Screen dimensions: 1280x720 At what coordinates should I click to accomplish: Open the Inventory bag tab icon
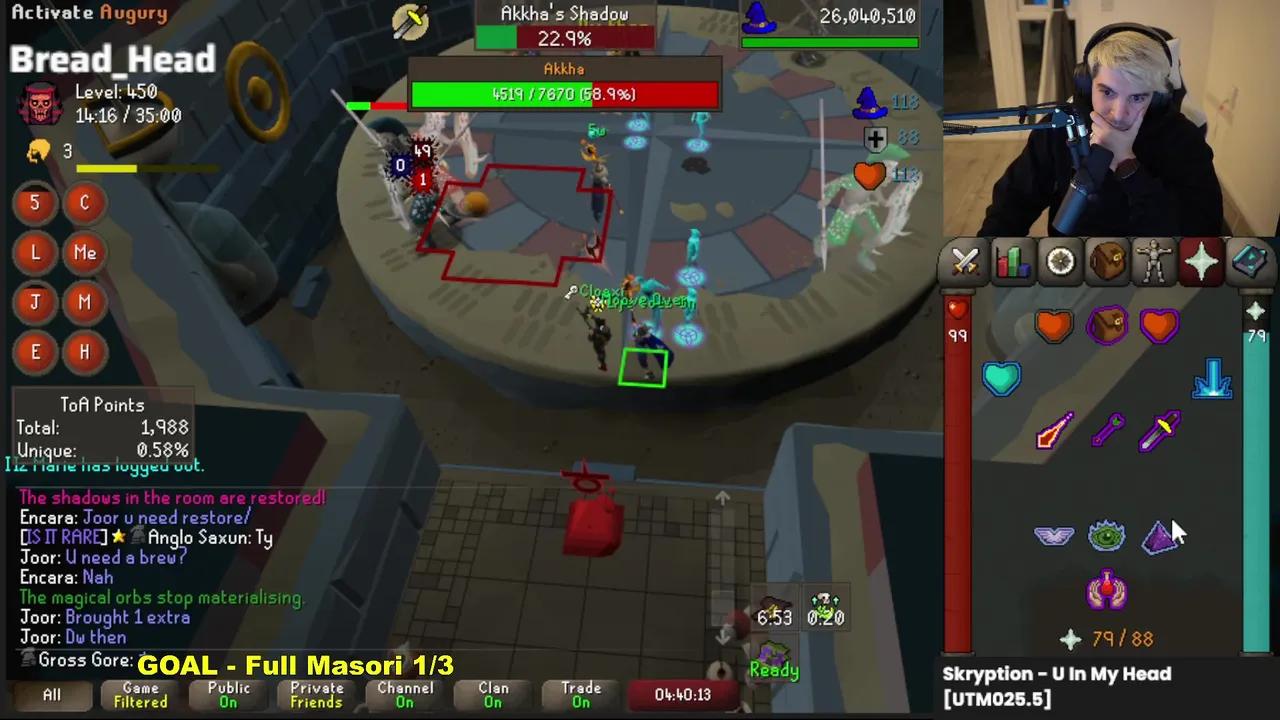pos(1107,261)
